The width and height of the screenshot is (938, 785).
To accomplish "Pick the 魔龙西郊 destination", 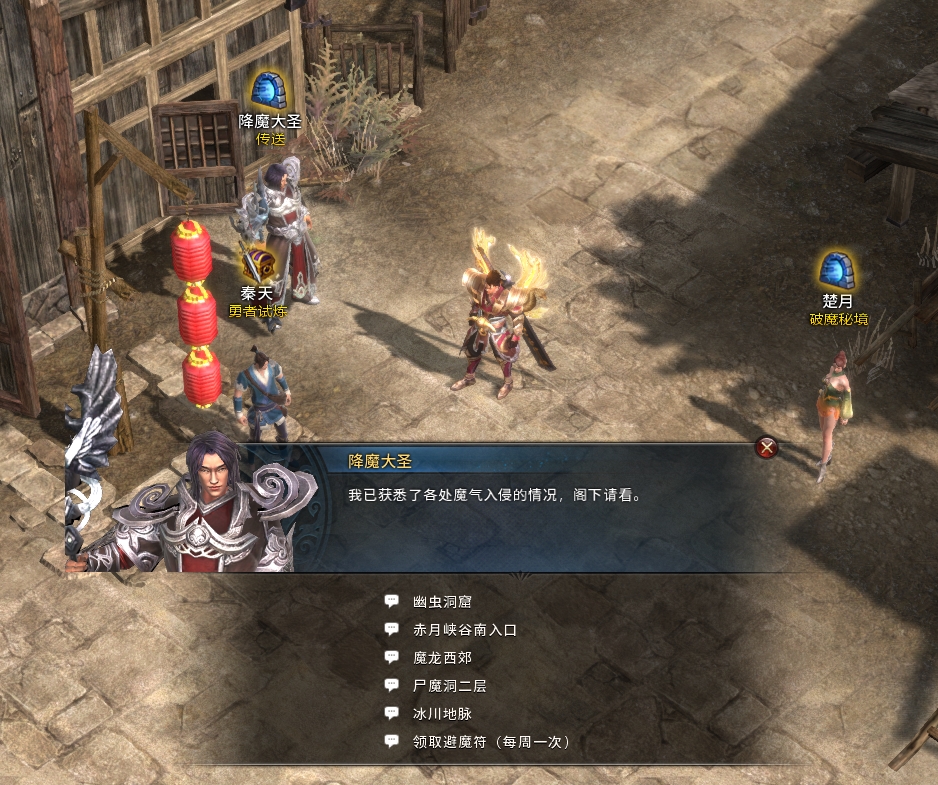I will (441, 658).
